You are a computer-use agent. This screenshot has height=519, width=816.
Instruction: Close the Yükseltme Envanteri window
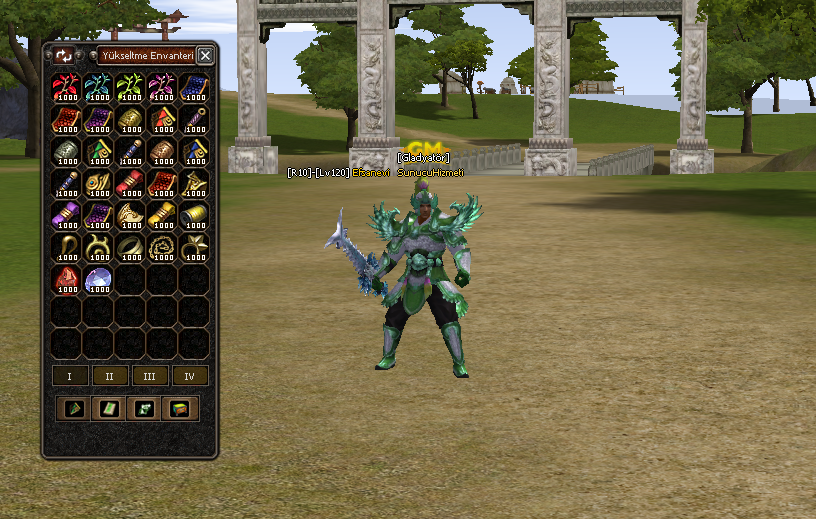pos(205,56)
